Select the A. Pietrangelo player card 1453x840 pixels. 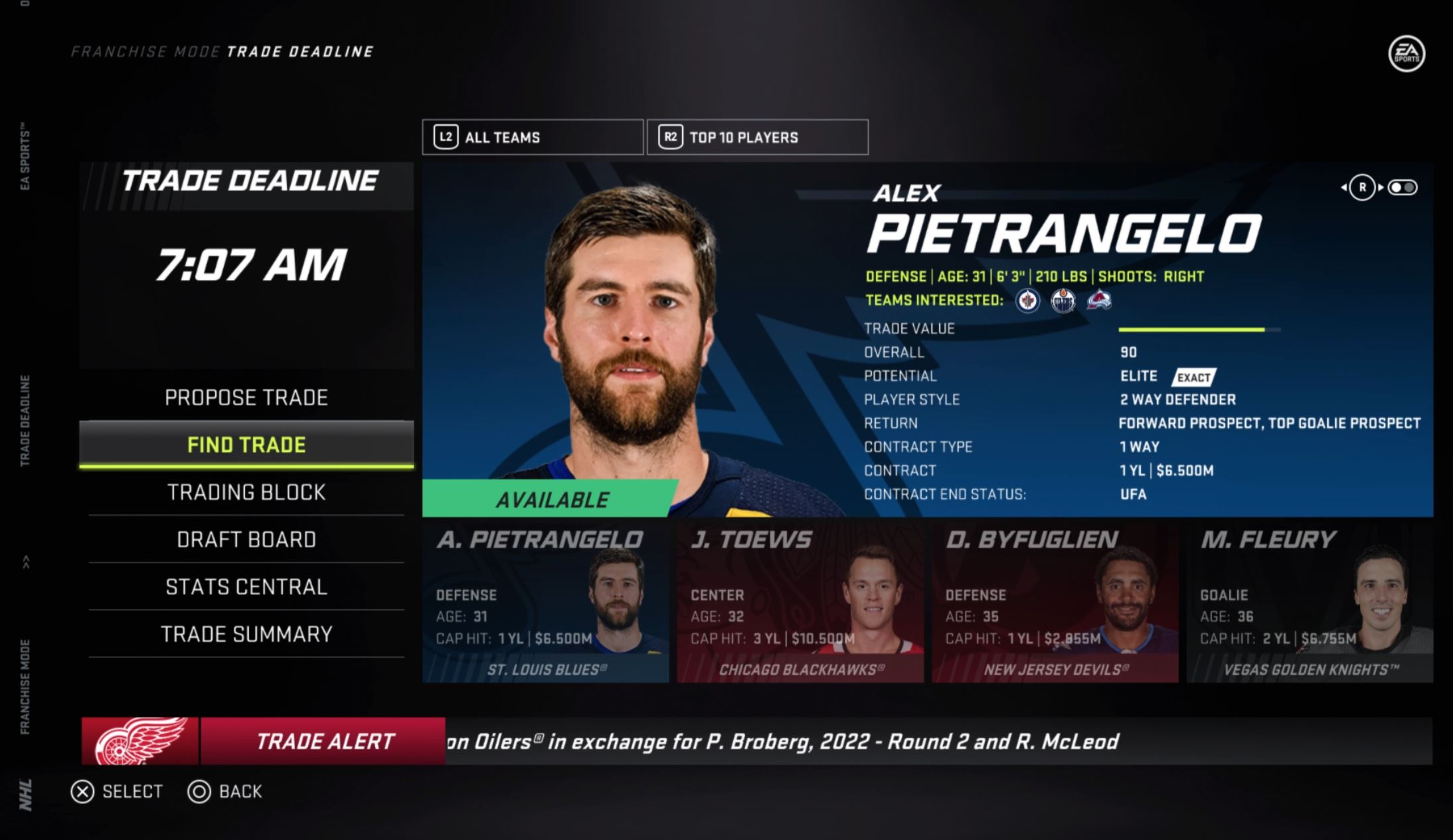(545, 603)
